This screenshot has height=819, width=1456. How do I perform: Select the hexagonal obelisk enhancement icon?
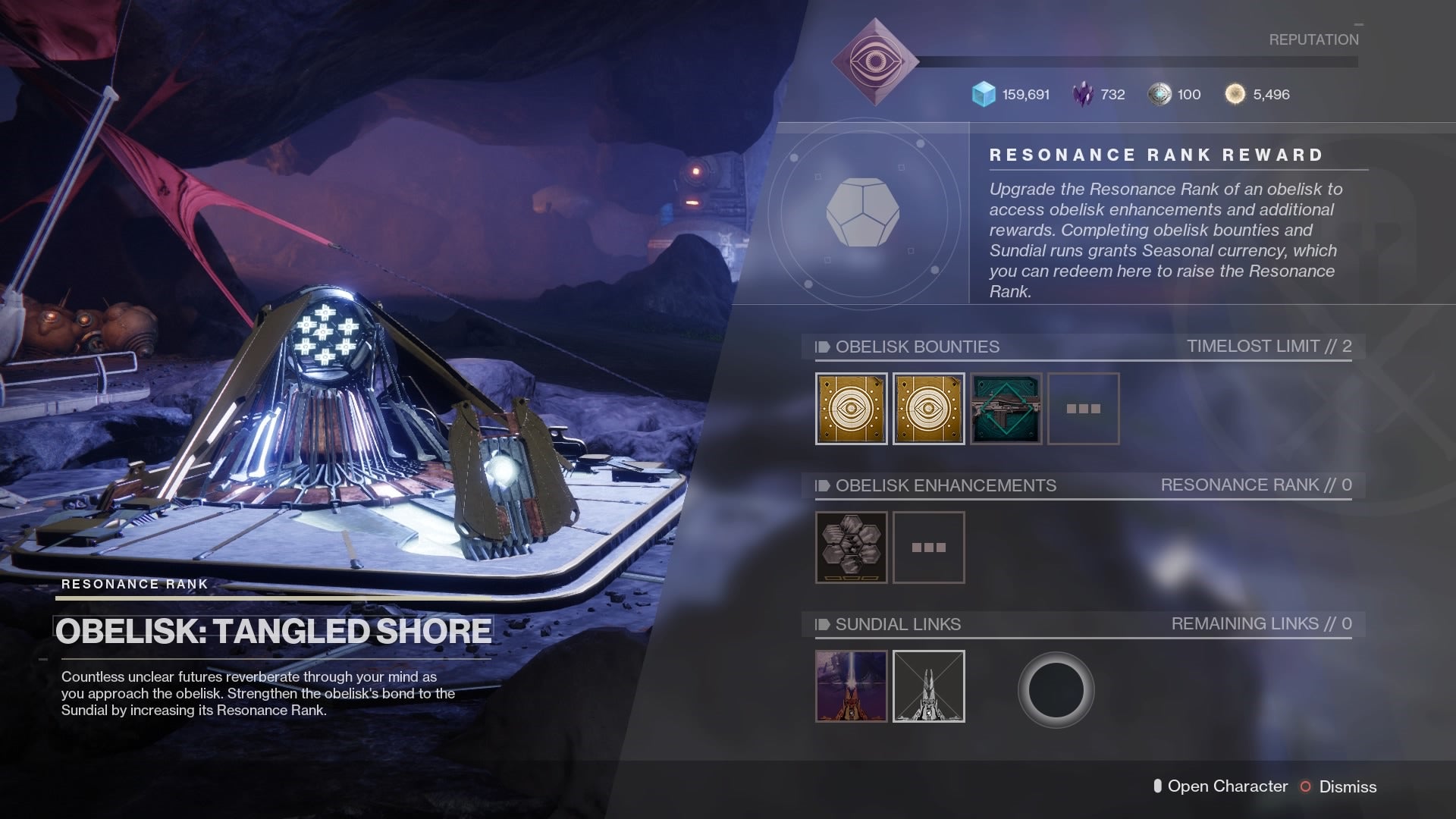click(x=851, y=548)
